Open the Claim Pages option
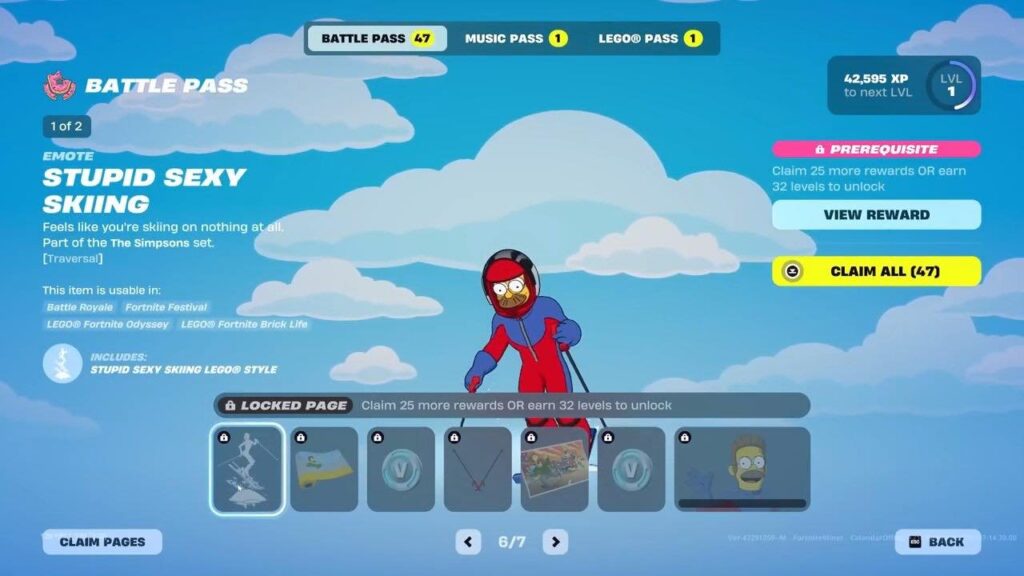Image resolution: width=1024 pixels, height=576 pixels. [x=102, y=542]
